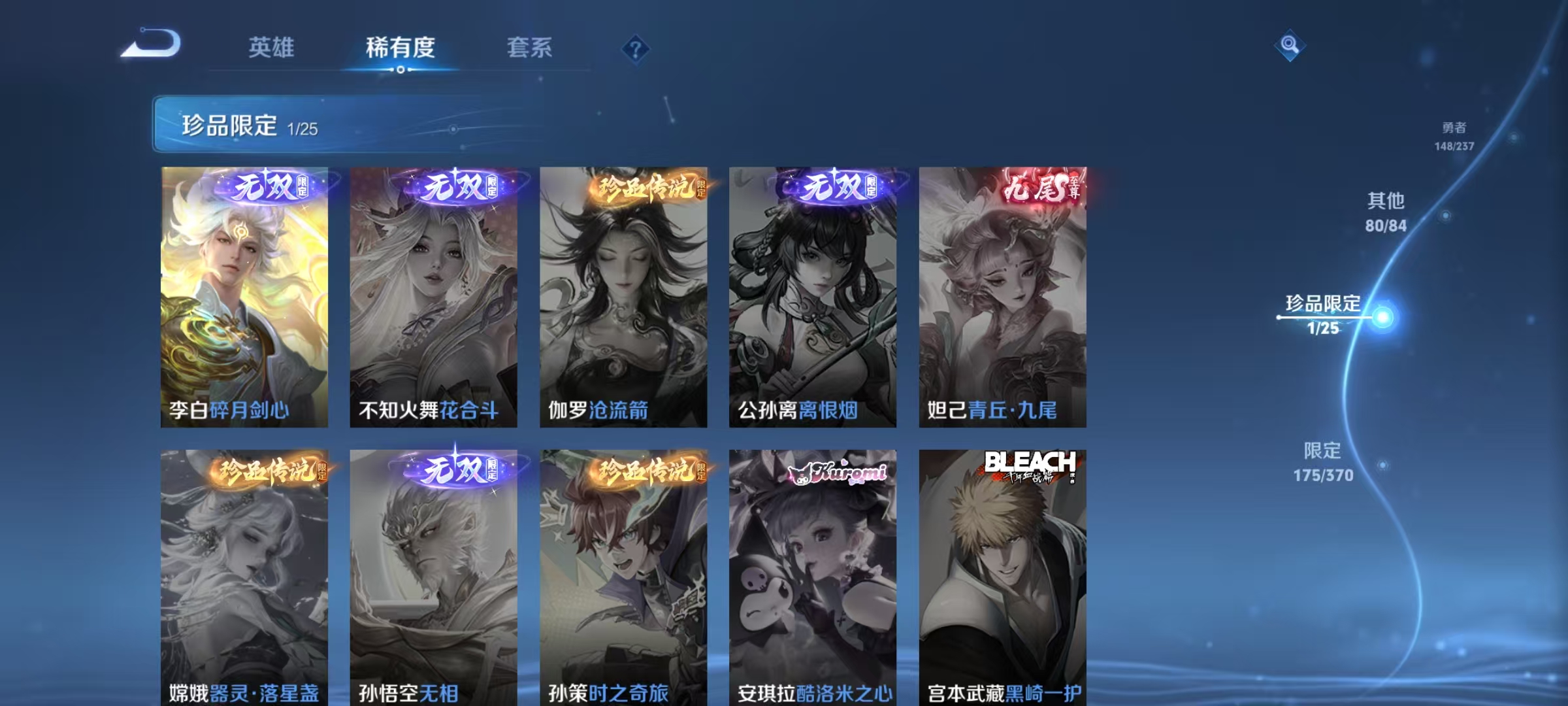Switch to the 套系 tab
Screen dimensions: 1568x706
[x=530, y=48]
